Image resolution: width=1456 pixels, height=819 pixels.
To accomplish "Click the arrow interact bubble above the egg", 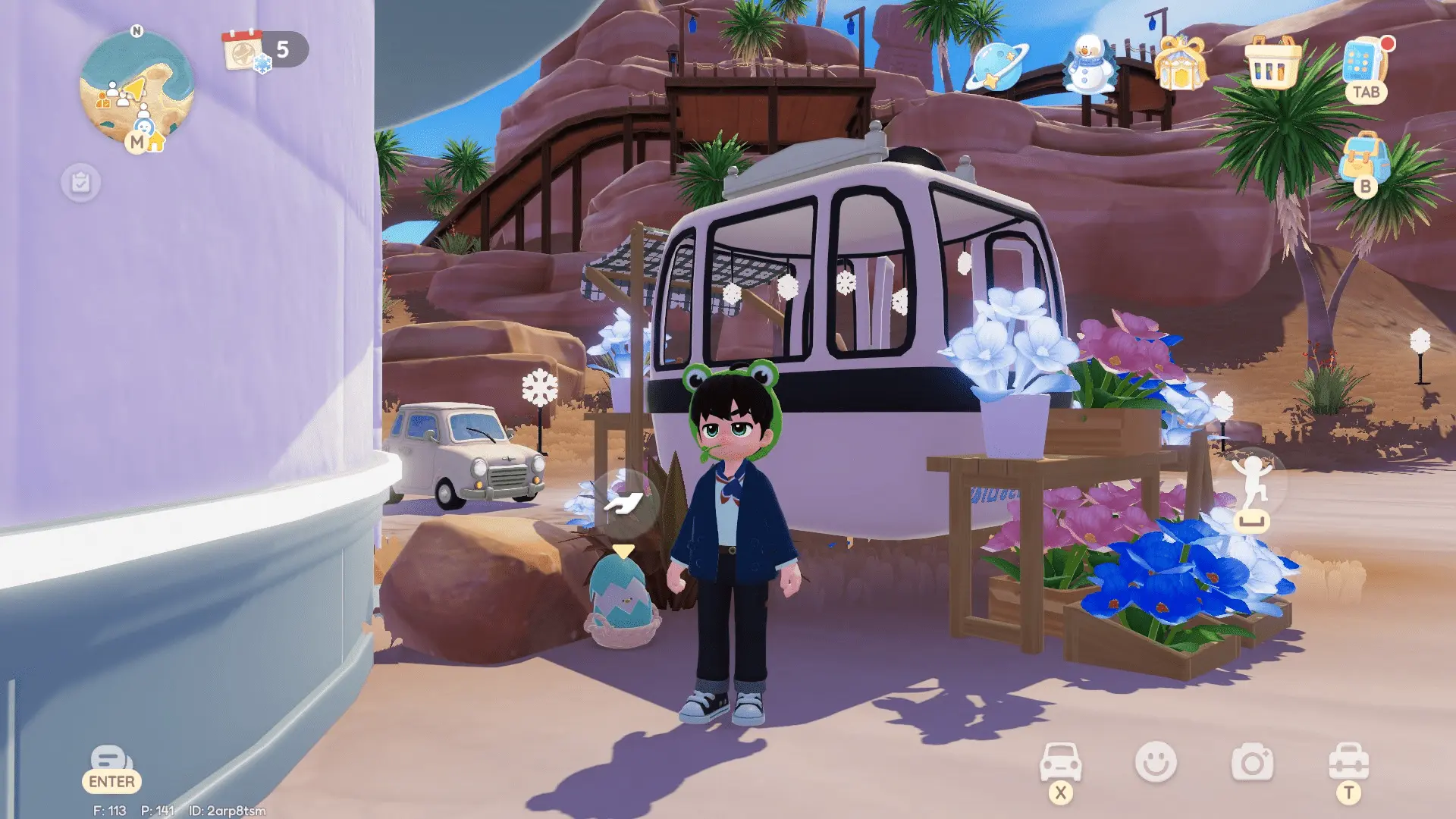I will point(624,503).
